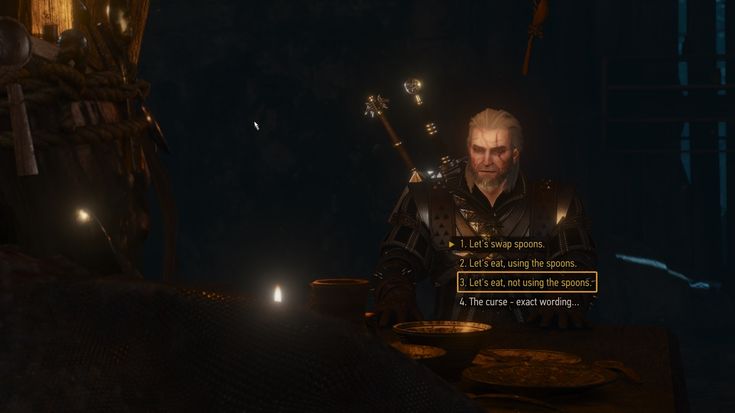The height and width of the screenshot is (413, 735).
Task: Ask about the curse's exact wording
Action: pyautogui.click(x=518, y=301)
